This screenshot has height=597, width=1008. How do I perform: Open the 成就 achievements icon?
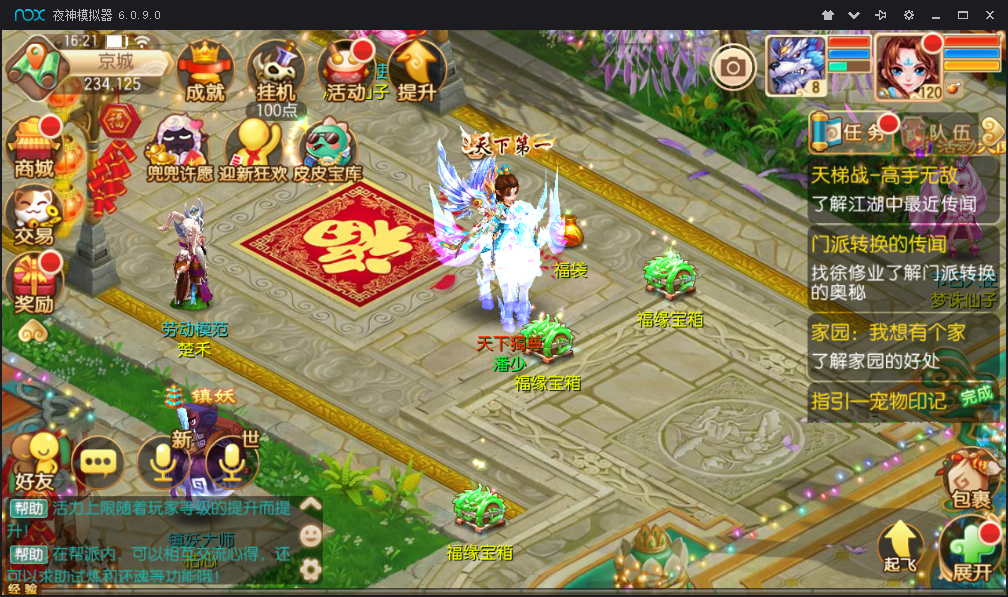pos(205,71)
